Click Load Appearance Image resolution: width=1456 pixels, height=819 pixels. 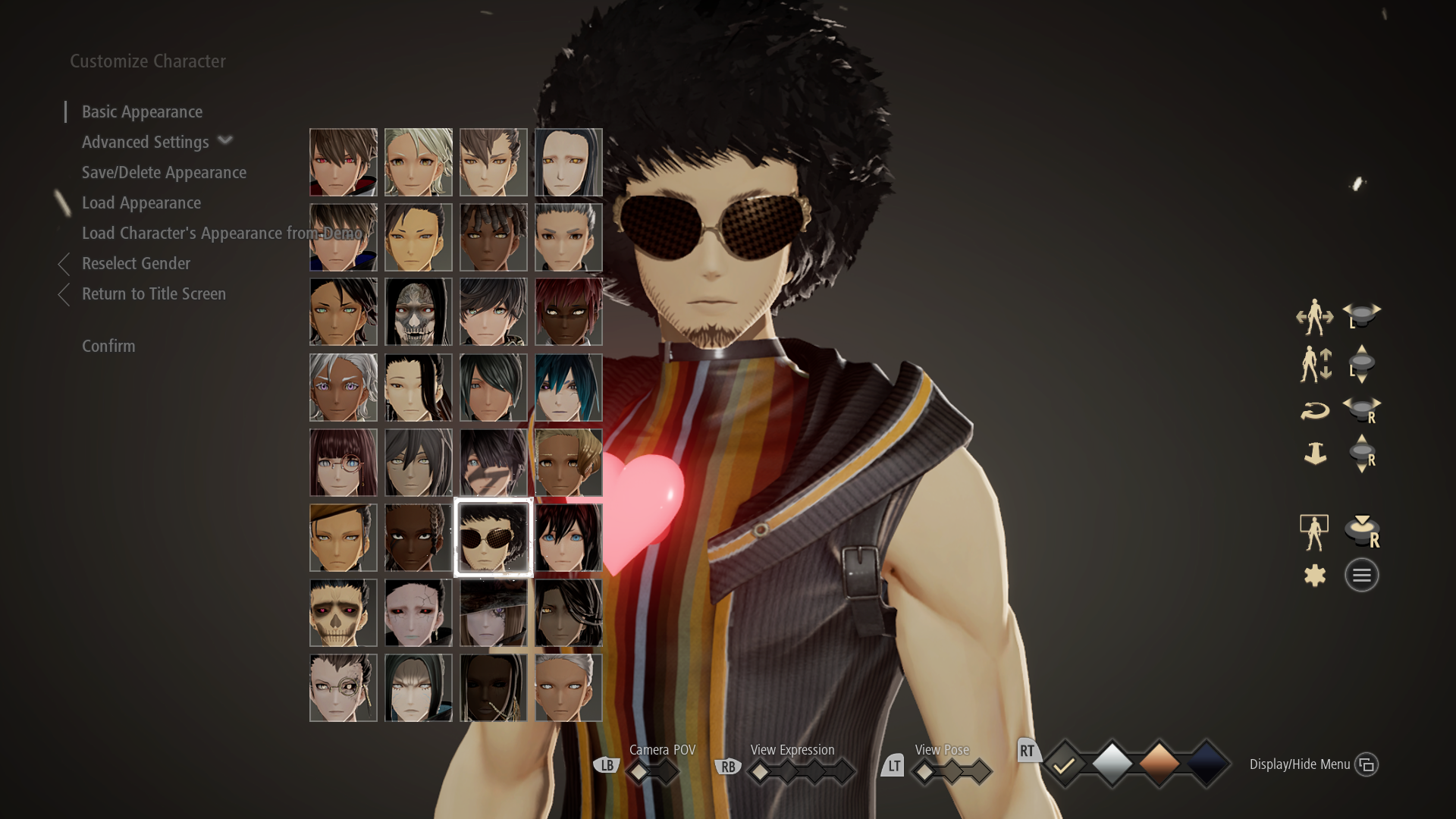[141, 202]
